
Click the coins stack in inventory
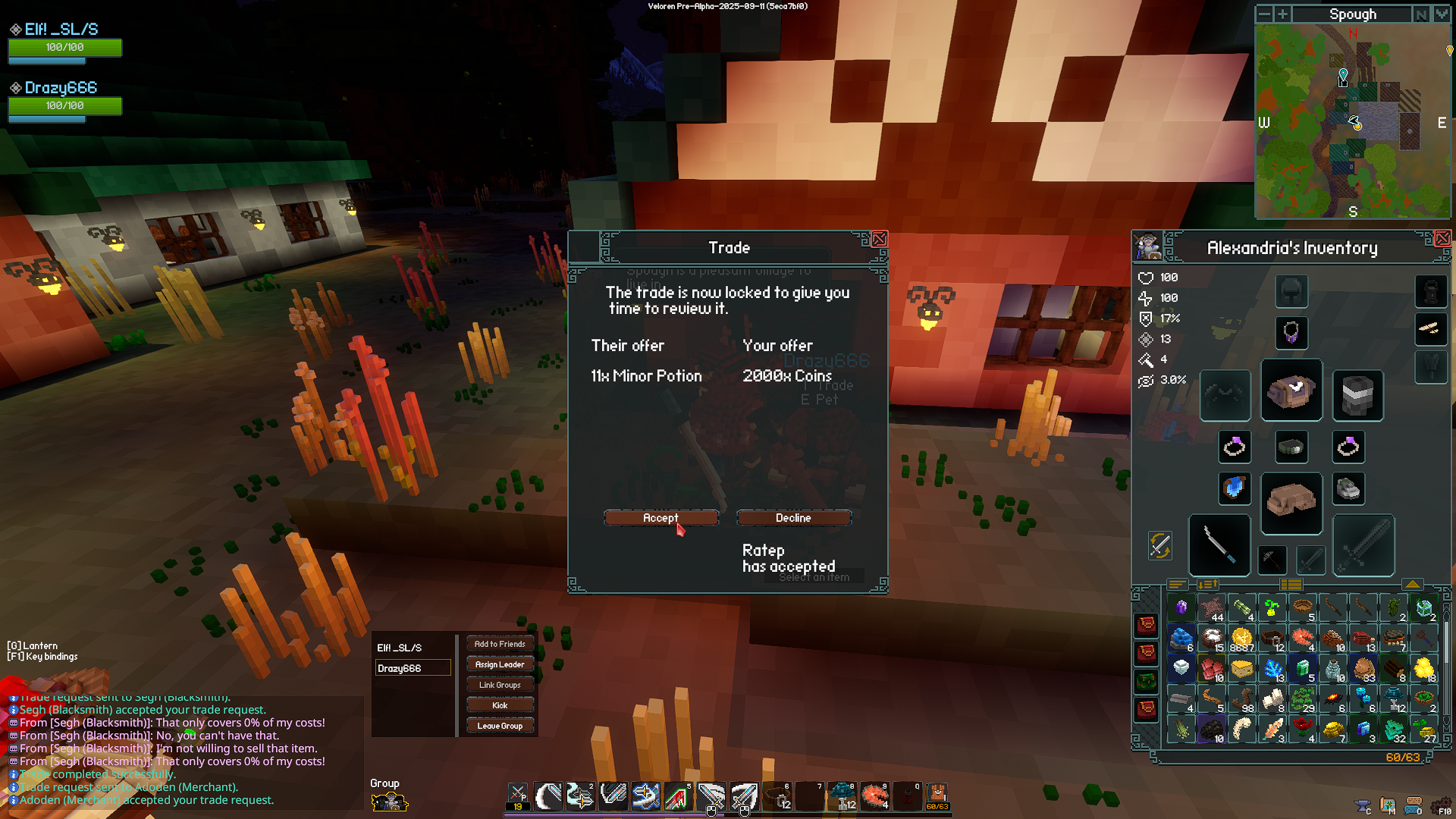click(x=1241, y=639)
